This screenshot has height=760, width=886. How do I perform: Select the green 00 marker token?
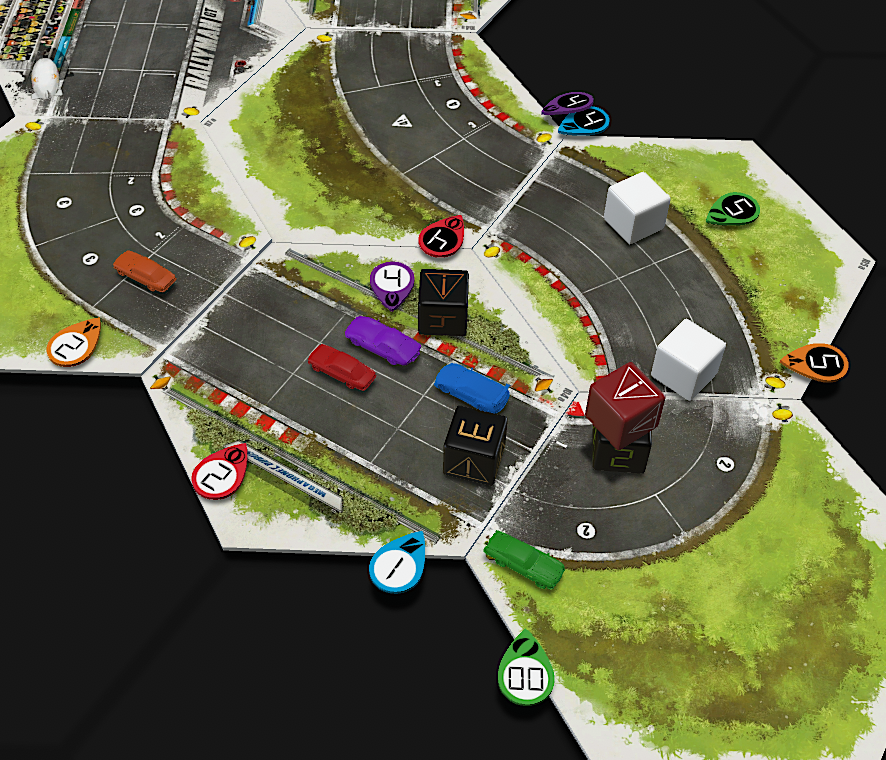pyautogui.click(x=525, y=677)
